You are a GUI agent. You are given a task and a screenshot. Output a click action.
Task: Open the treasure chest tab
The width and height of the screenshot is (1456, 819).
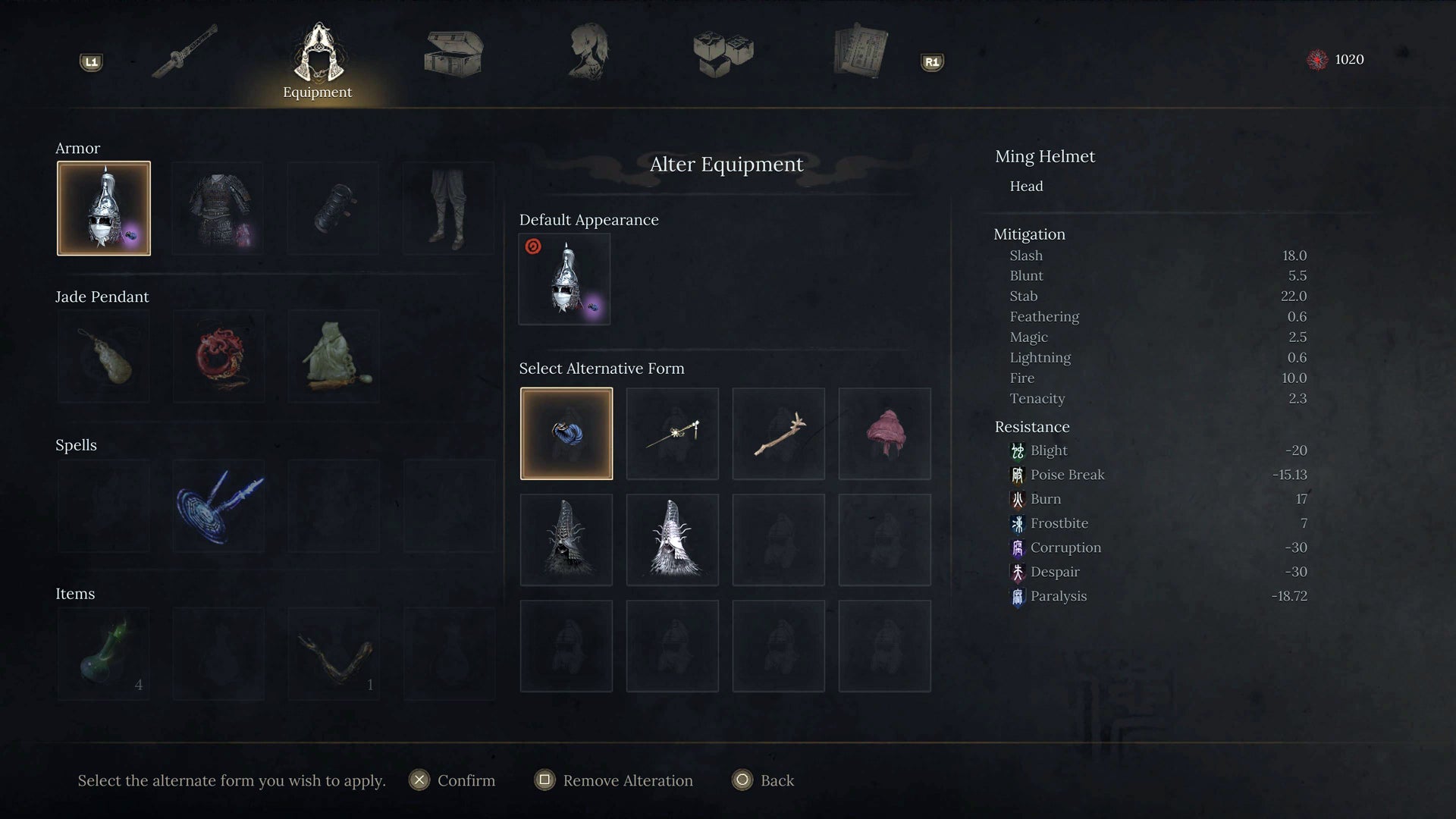point(453,53)
